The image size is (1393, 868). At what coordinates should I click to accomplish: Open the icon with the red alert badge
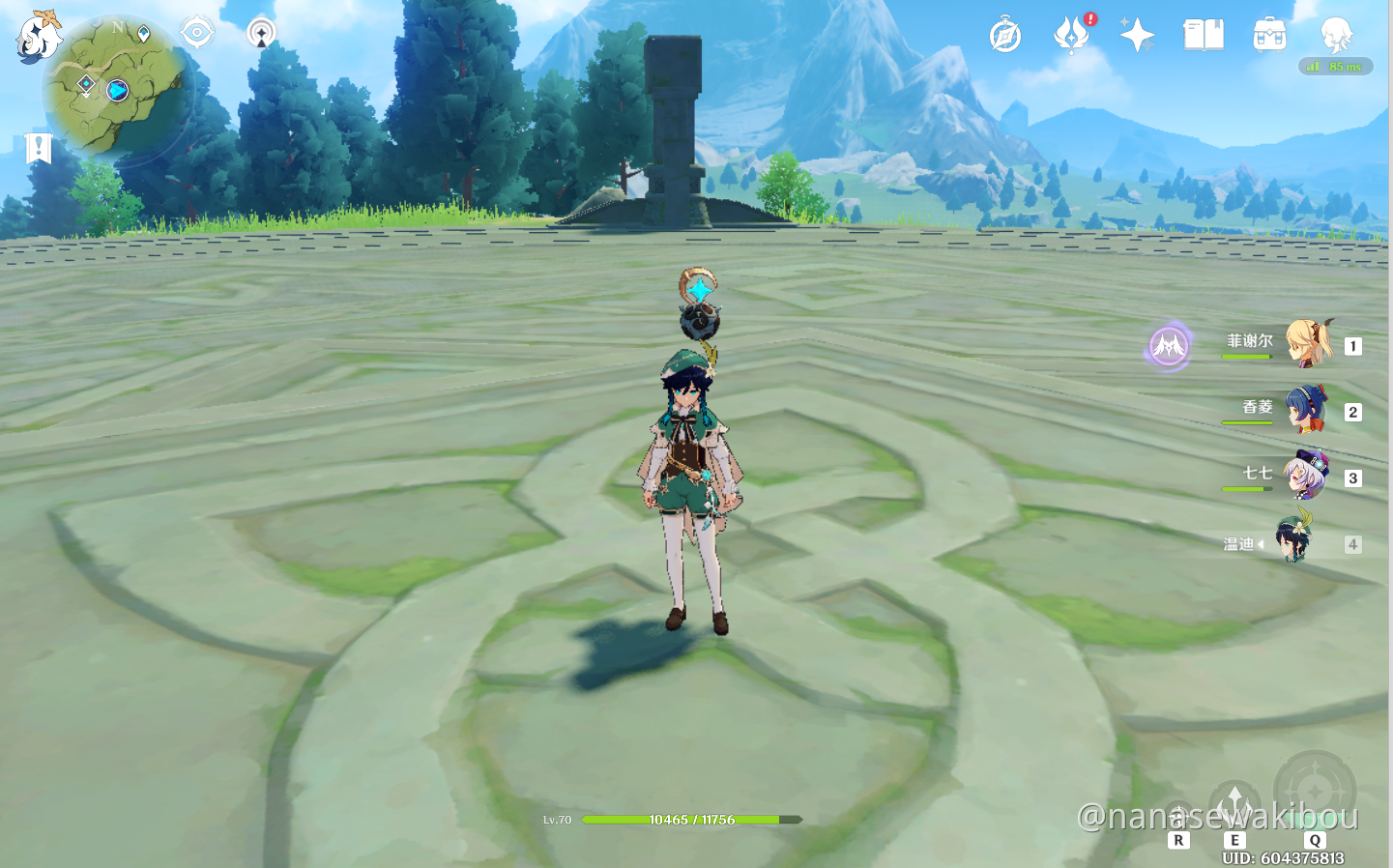pos(1071,35)
